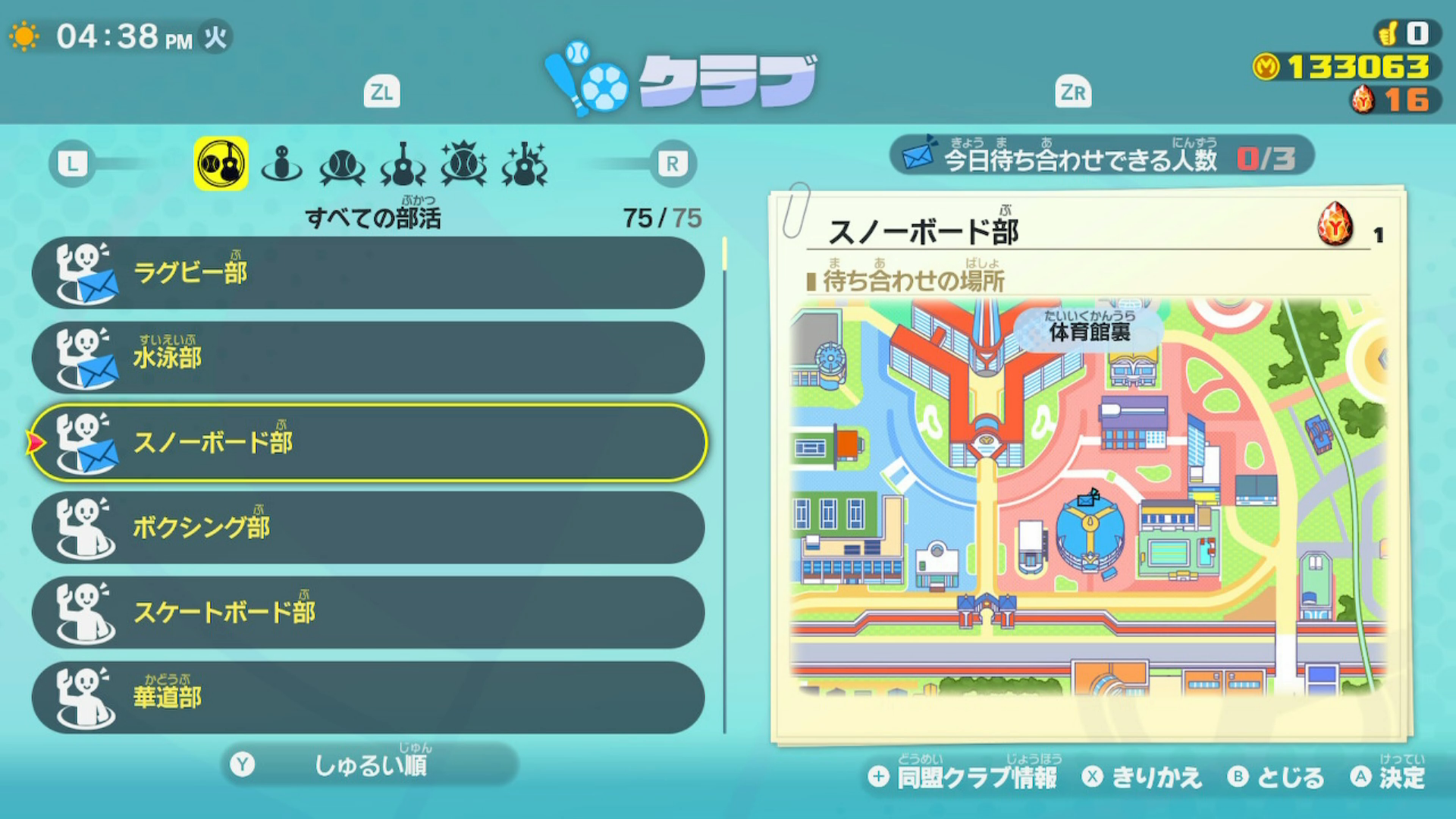Open 同盟クラブ情報 allied club info
The height and width of the screenshot is (819, 1456).
pyautogui.click(x=965, y=777)
